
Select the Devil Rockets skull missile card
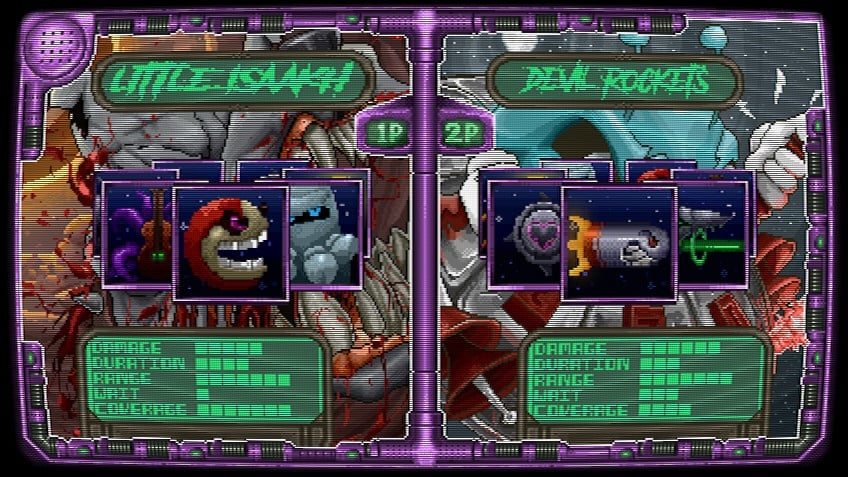tap(619, 243)
